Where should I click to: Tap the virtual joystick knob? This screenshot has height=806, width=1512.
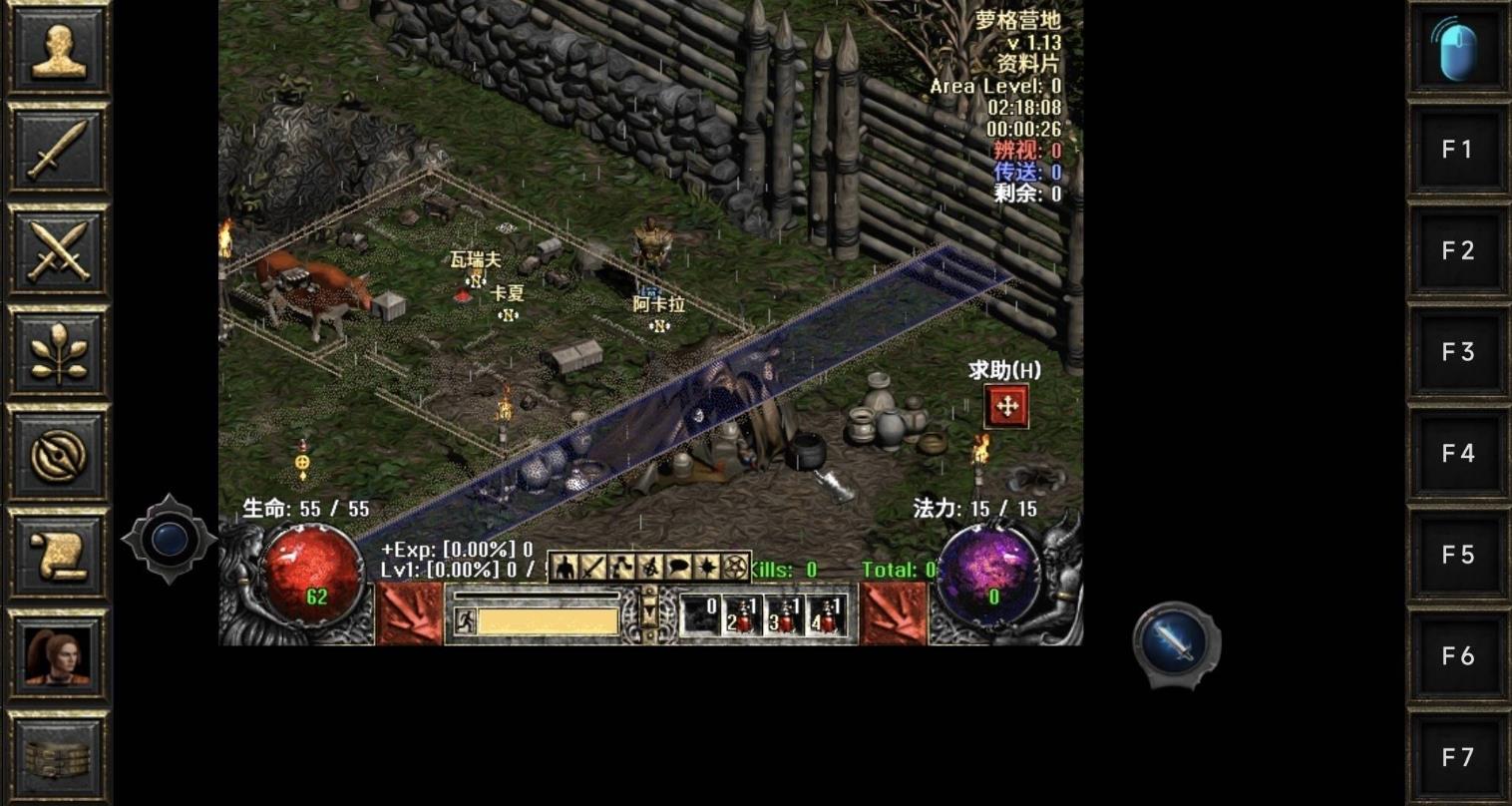pos(170,540)
